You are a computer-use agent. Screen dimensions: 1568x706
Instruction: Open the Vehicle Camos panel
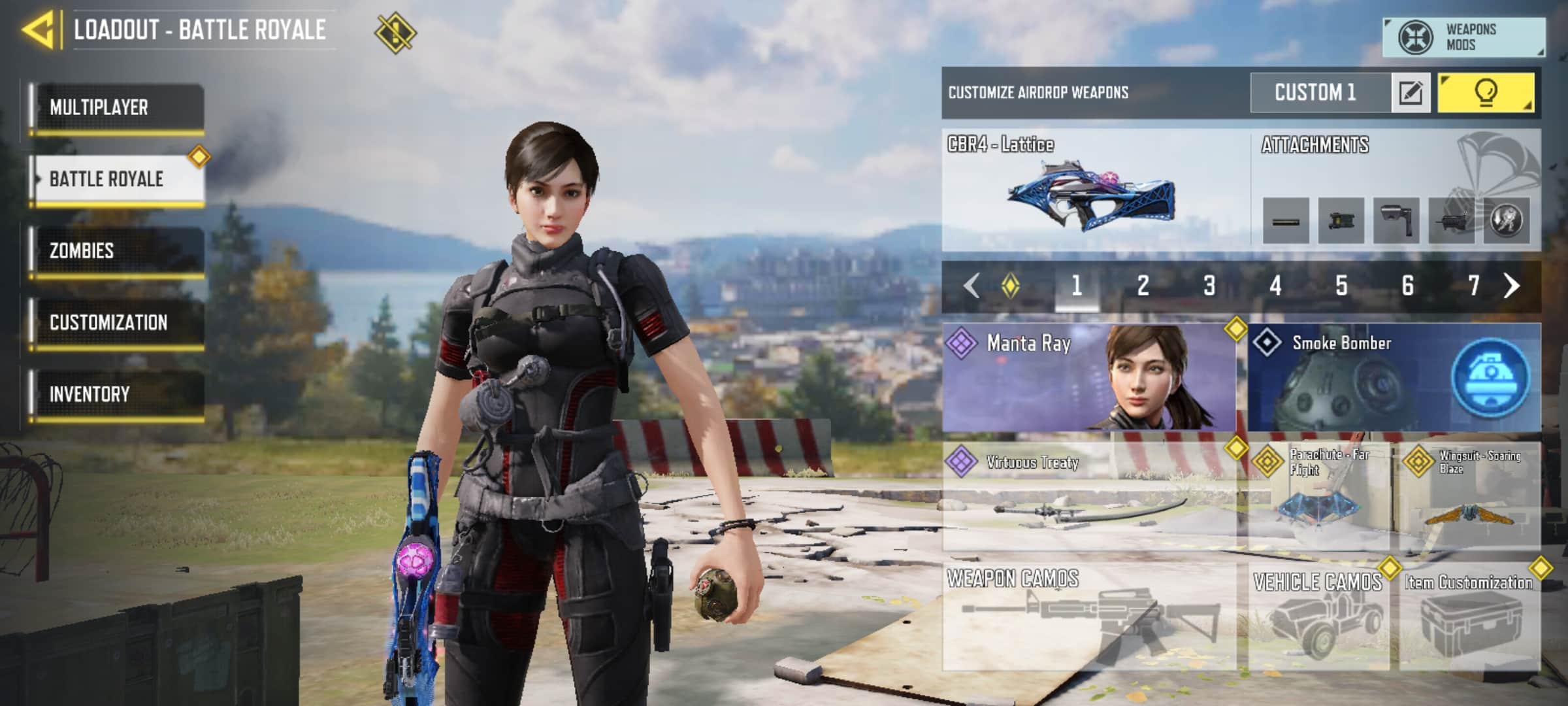coord(1318,616)
